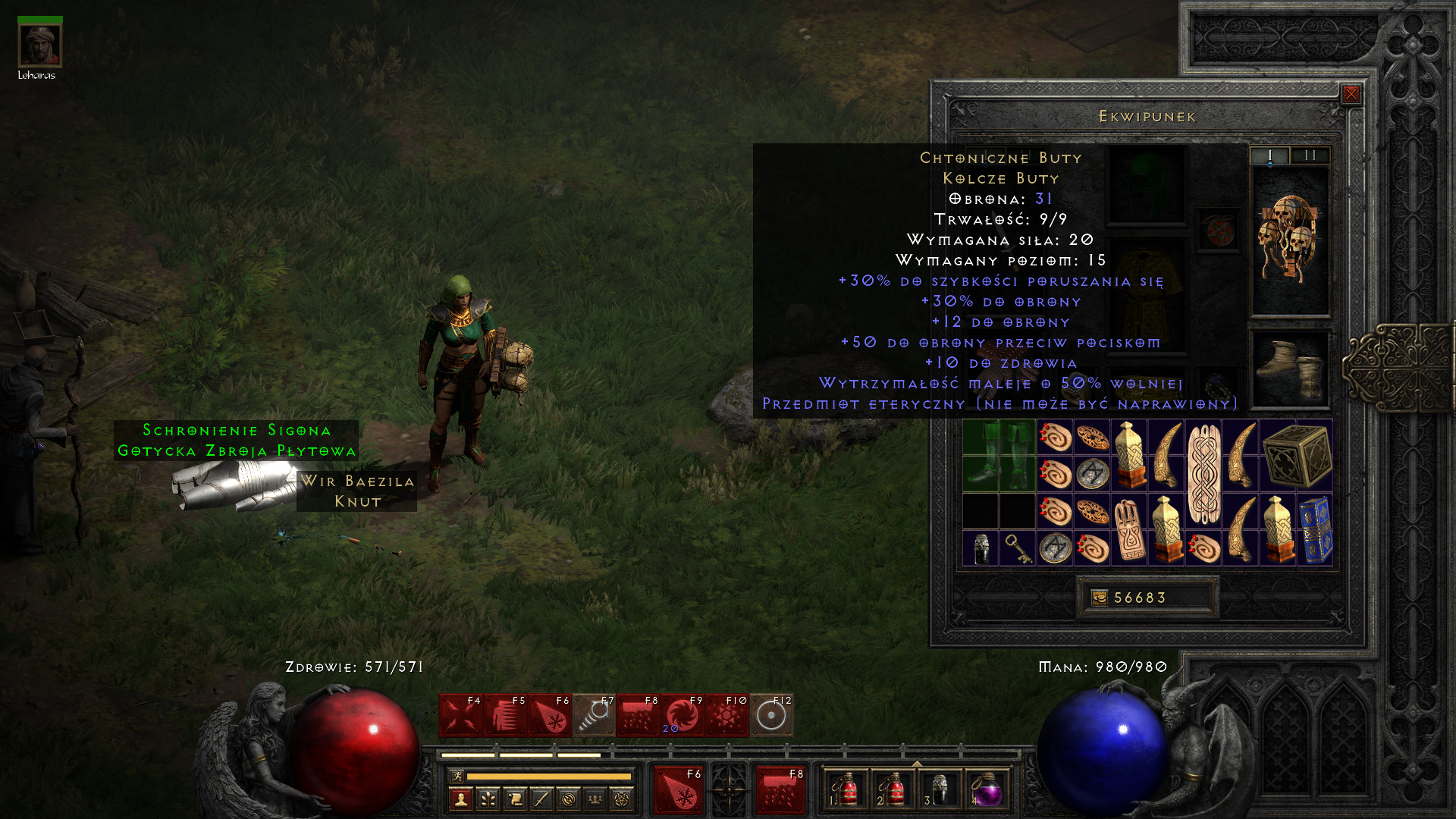
Task: Select the golden key in the inventory
Action: pyautogui.click(x=1018, y=548)
